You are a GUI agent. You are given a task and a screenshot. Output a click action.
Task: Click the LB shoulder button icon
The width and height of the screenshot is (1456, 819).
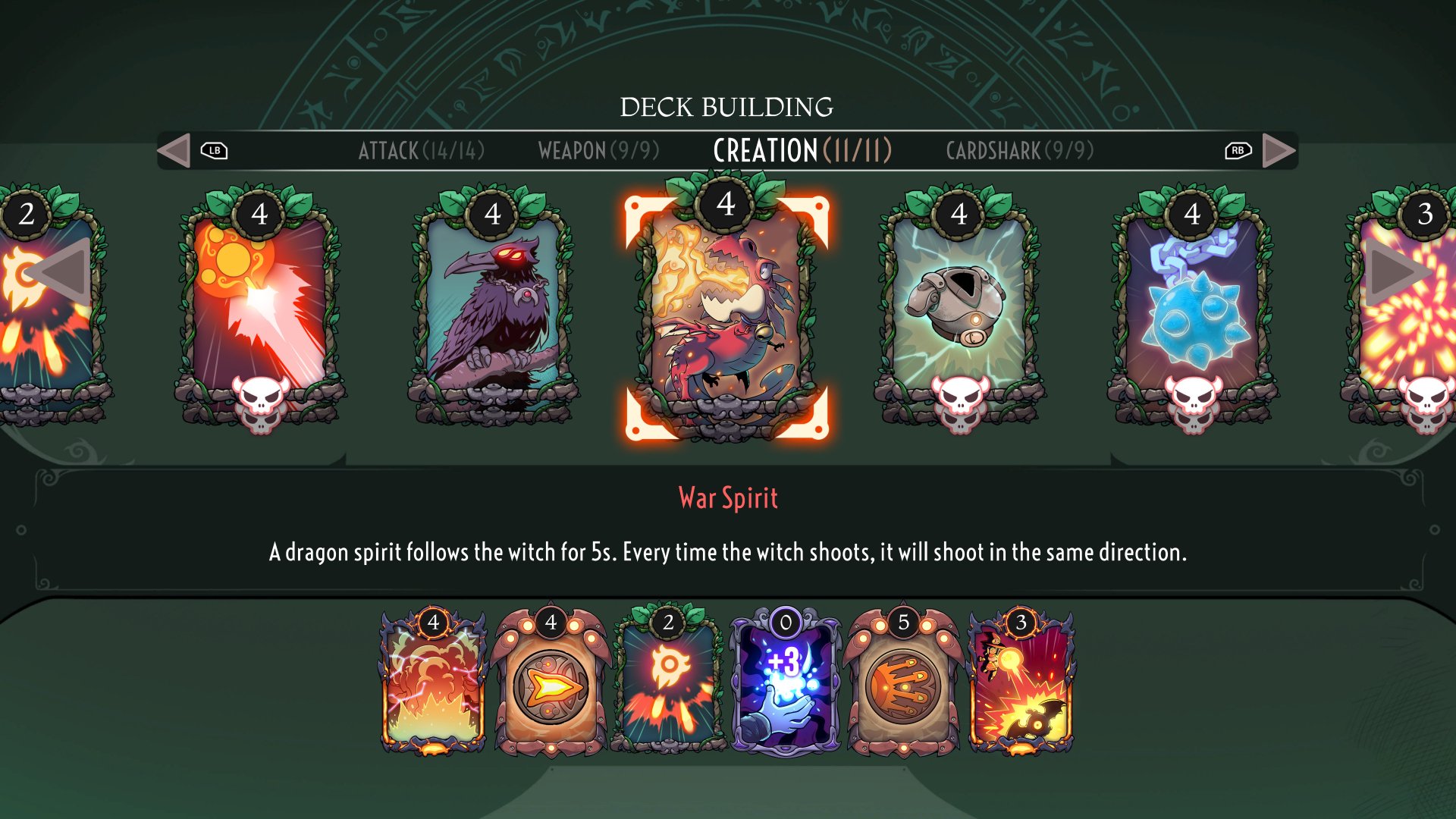click(x=215, y=150)
